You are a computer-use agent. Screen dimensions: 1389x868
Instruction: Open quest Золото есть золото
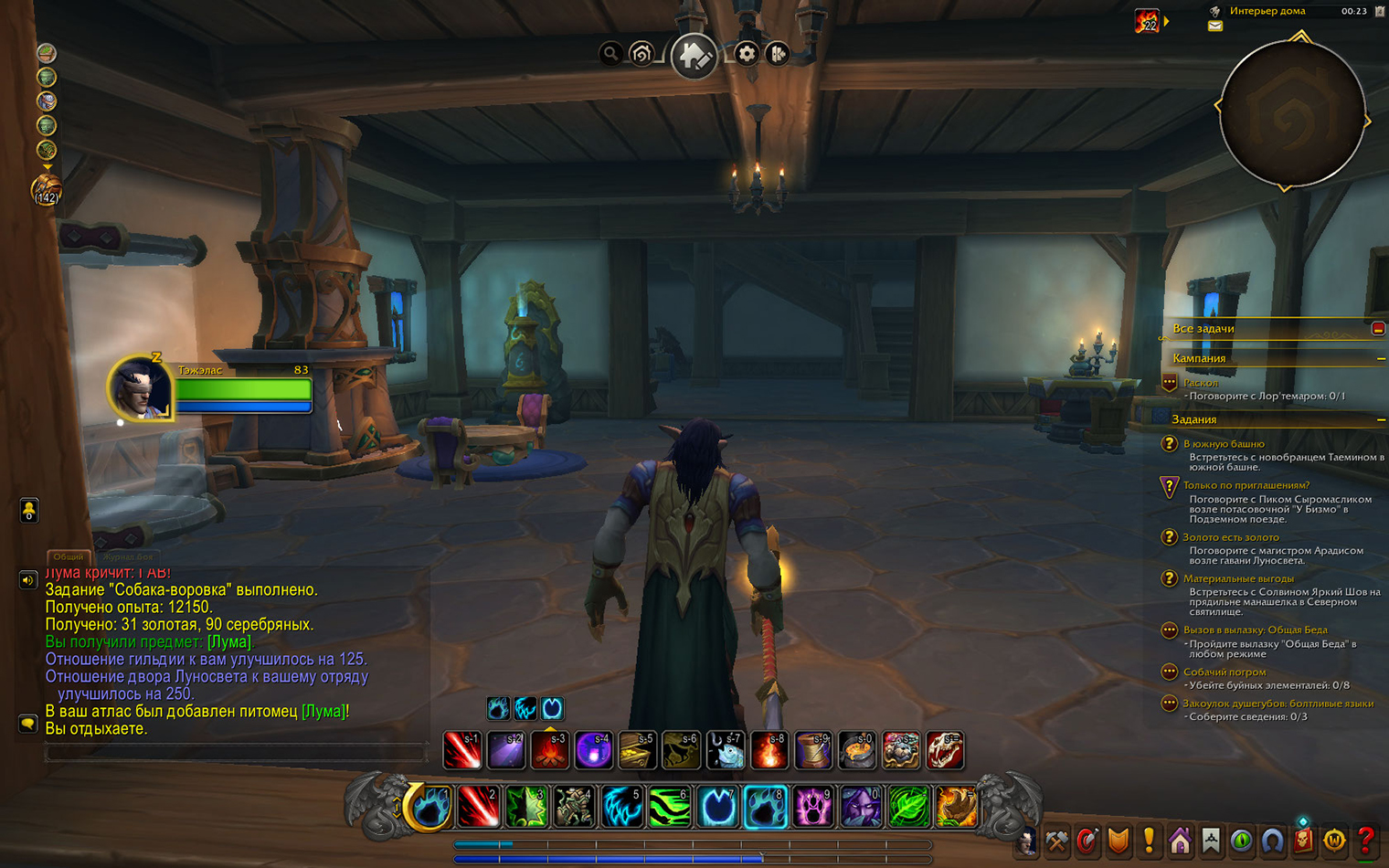coord(1230,537)
